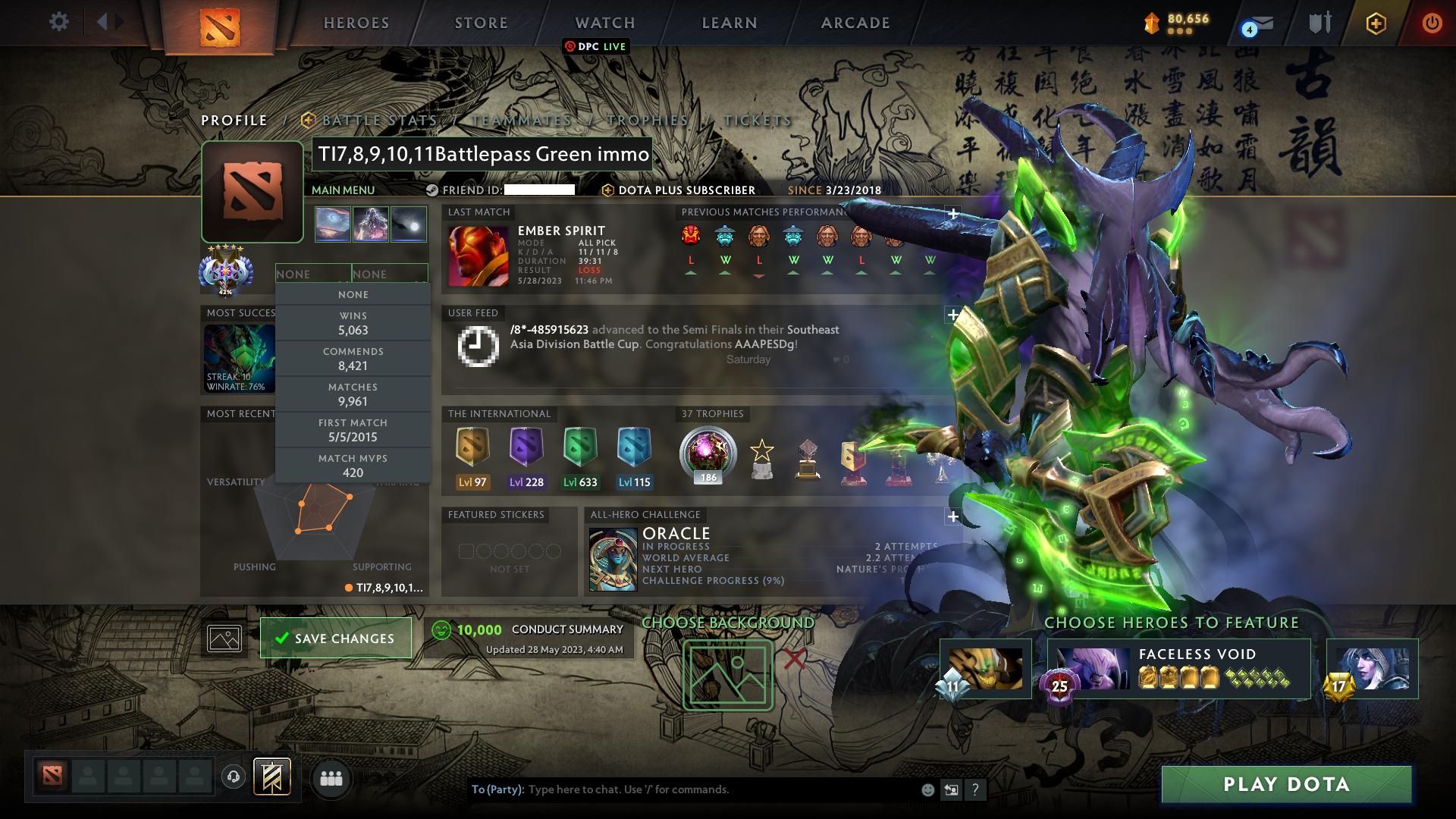Open the Dota Plus hexagon icon
The width and height of the screenshot is (1456, 819).
(x=1376, y=23)
